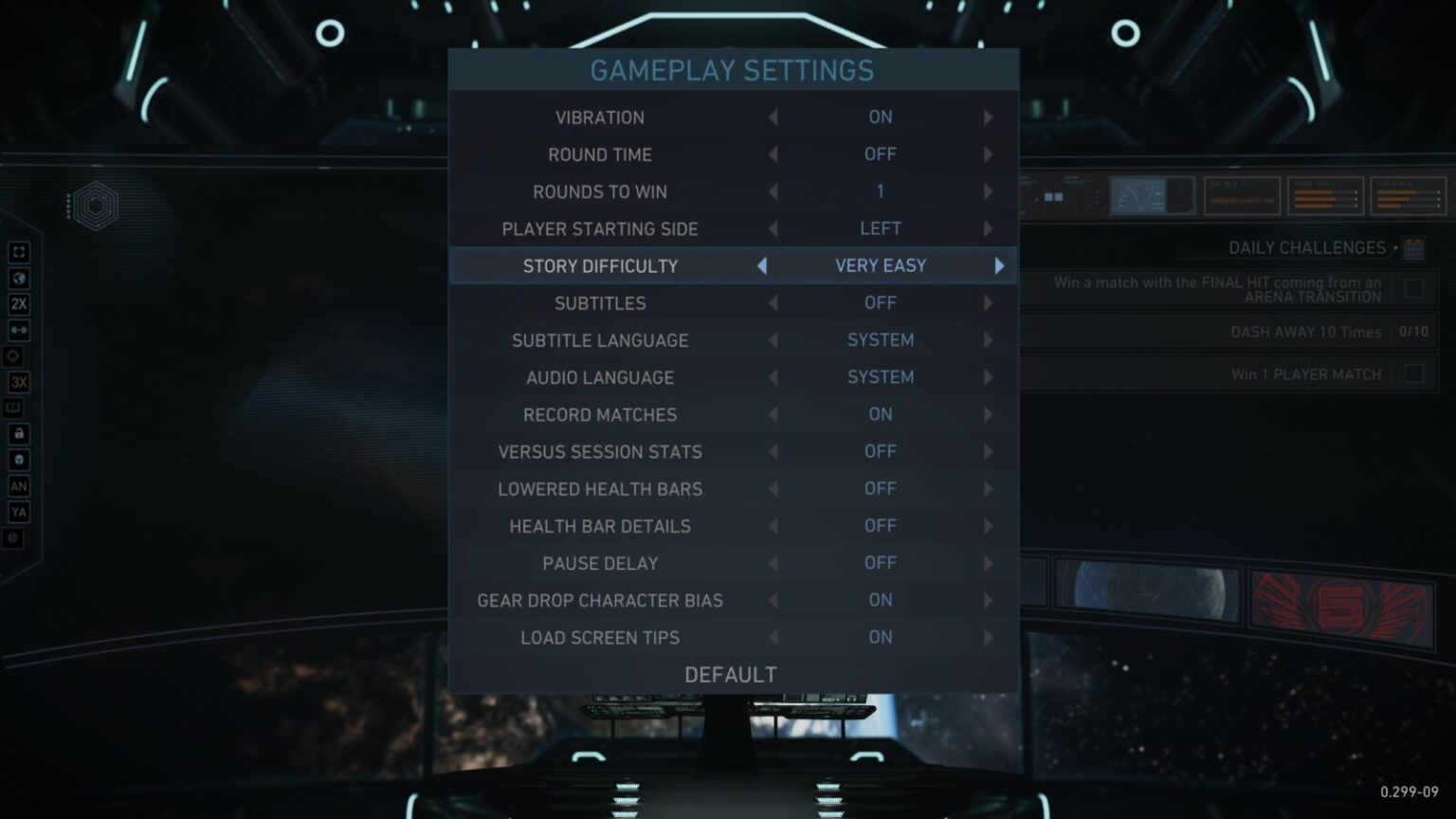Select the GAMEPLAY SETTINGS title bar
Screen dimensions: 1456x819
[733, 69]
